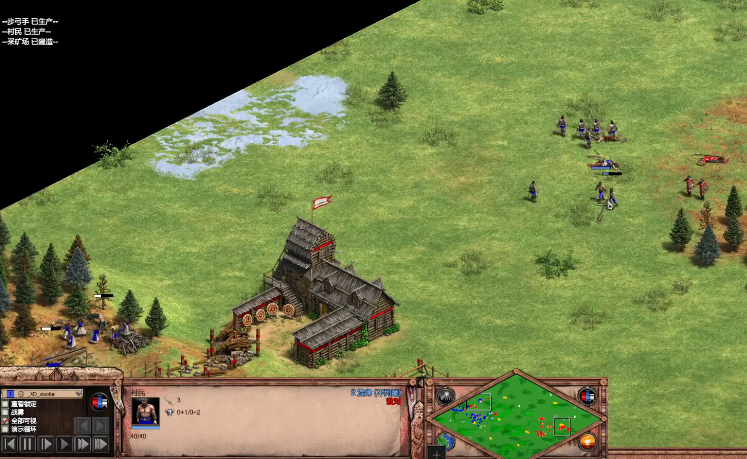
Task: Click the diamond minimap
Action: [513, 413]
